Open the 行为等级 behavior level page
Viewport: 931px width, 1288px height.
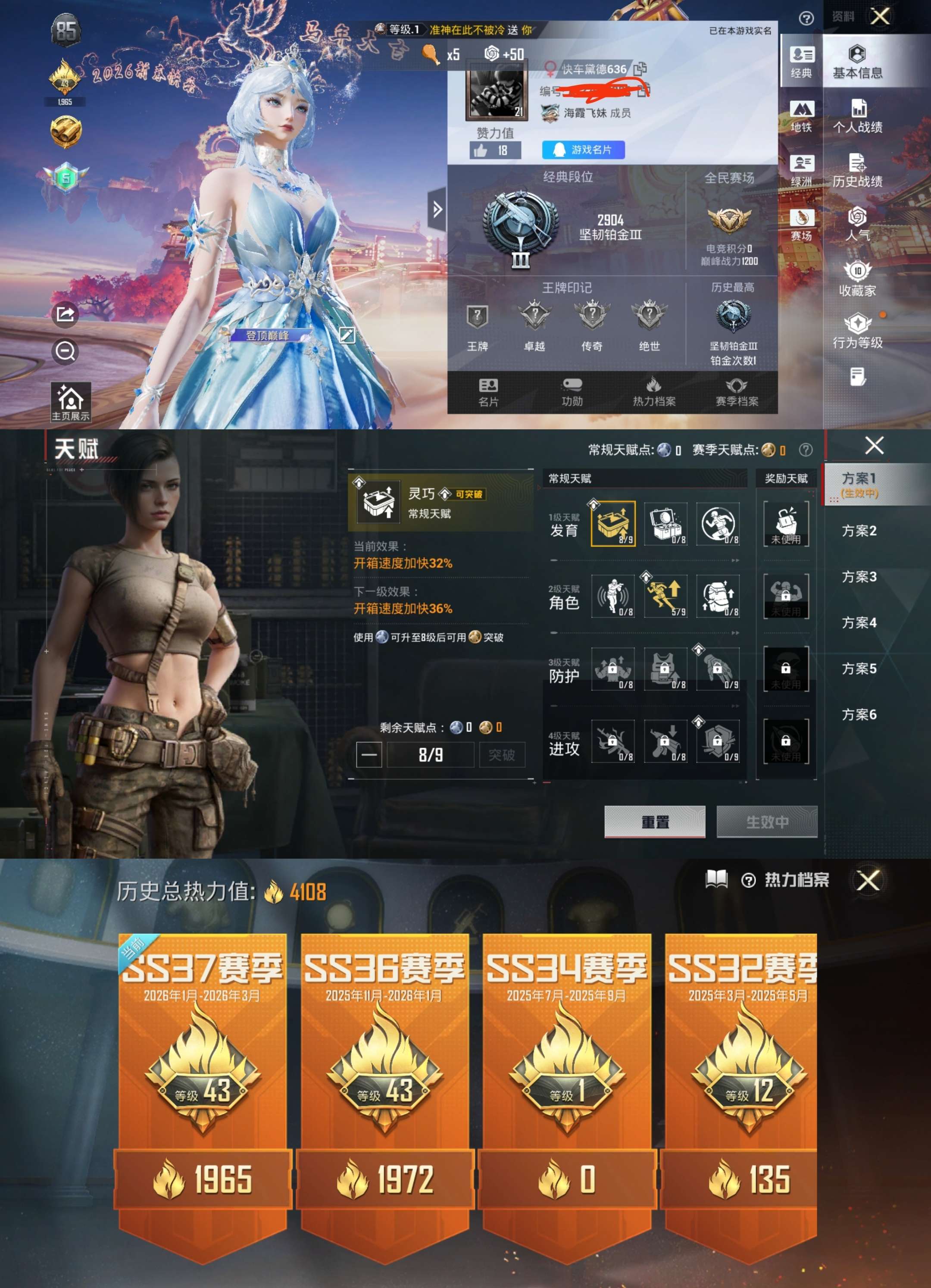(x=857, y=331)
